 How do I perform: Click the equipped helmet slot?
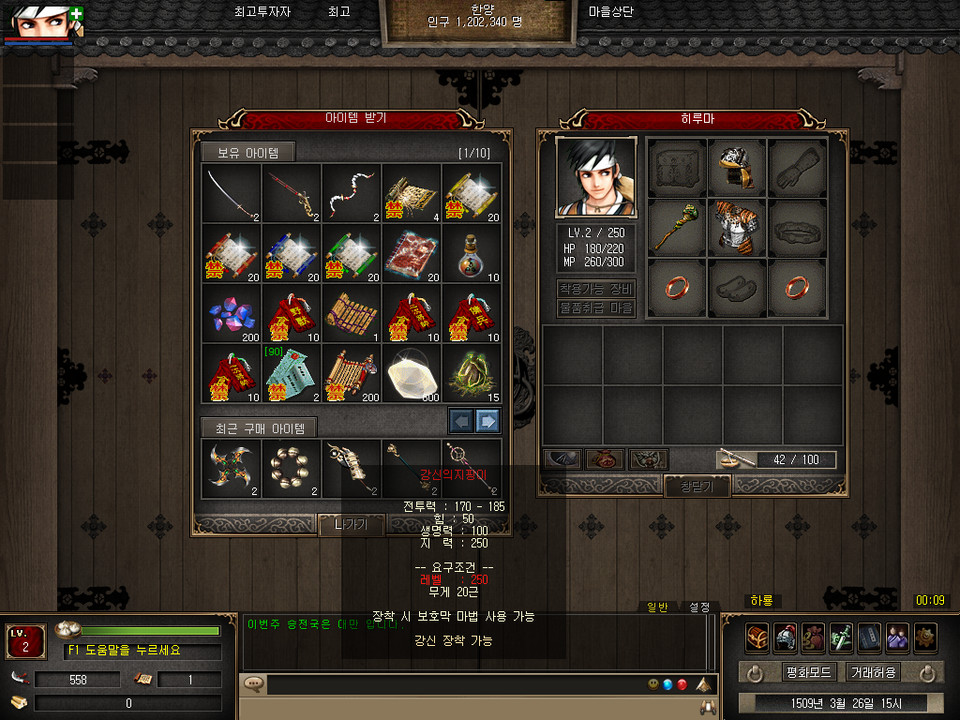[738, 168]
